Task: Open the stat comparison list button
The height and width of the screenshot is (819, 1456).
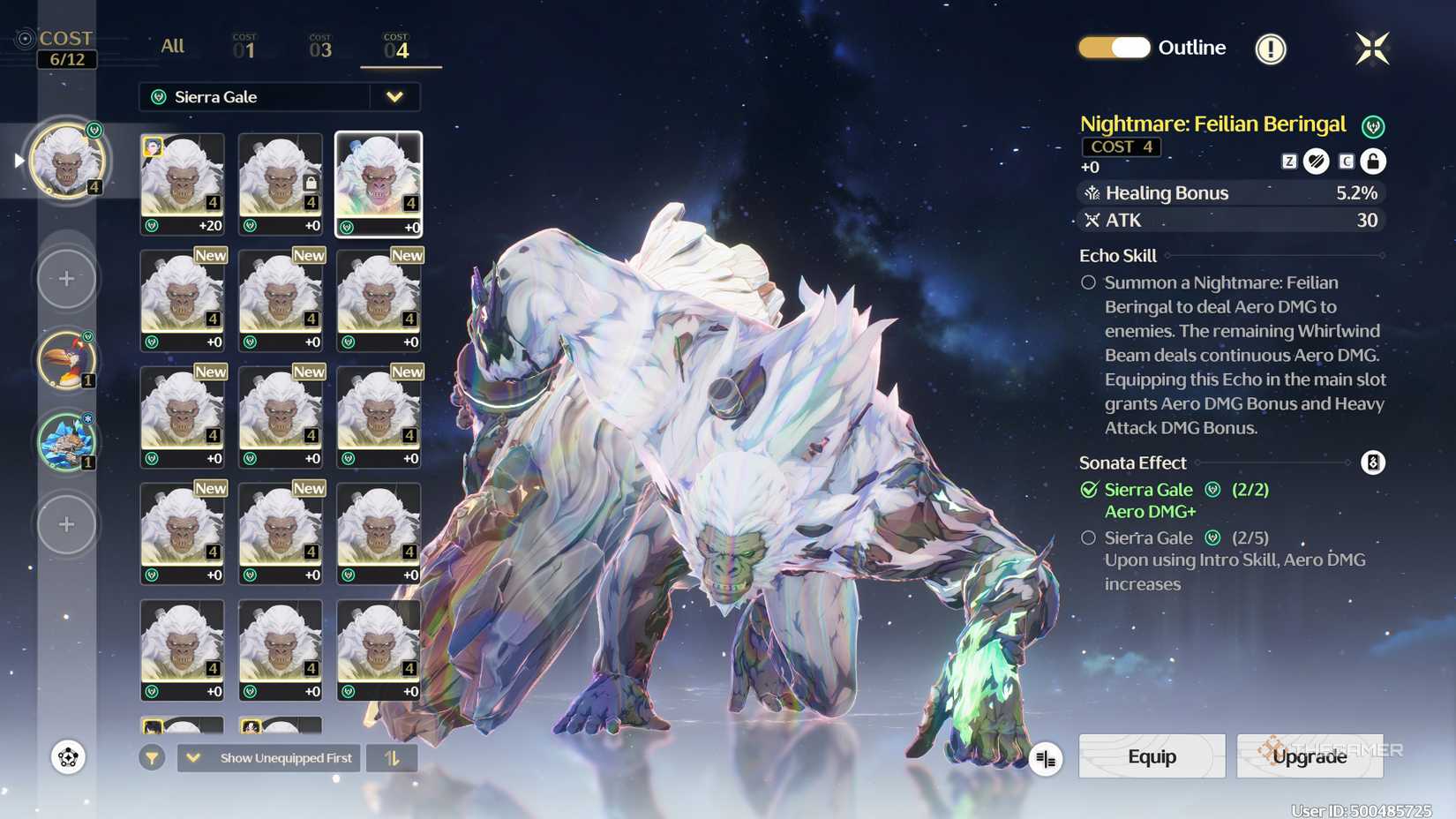Action: point(1046,759)
